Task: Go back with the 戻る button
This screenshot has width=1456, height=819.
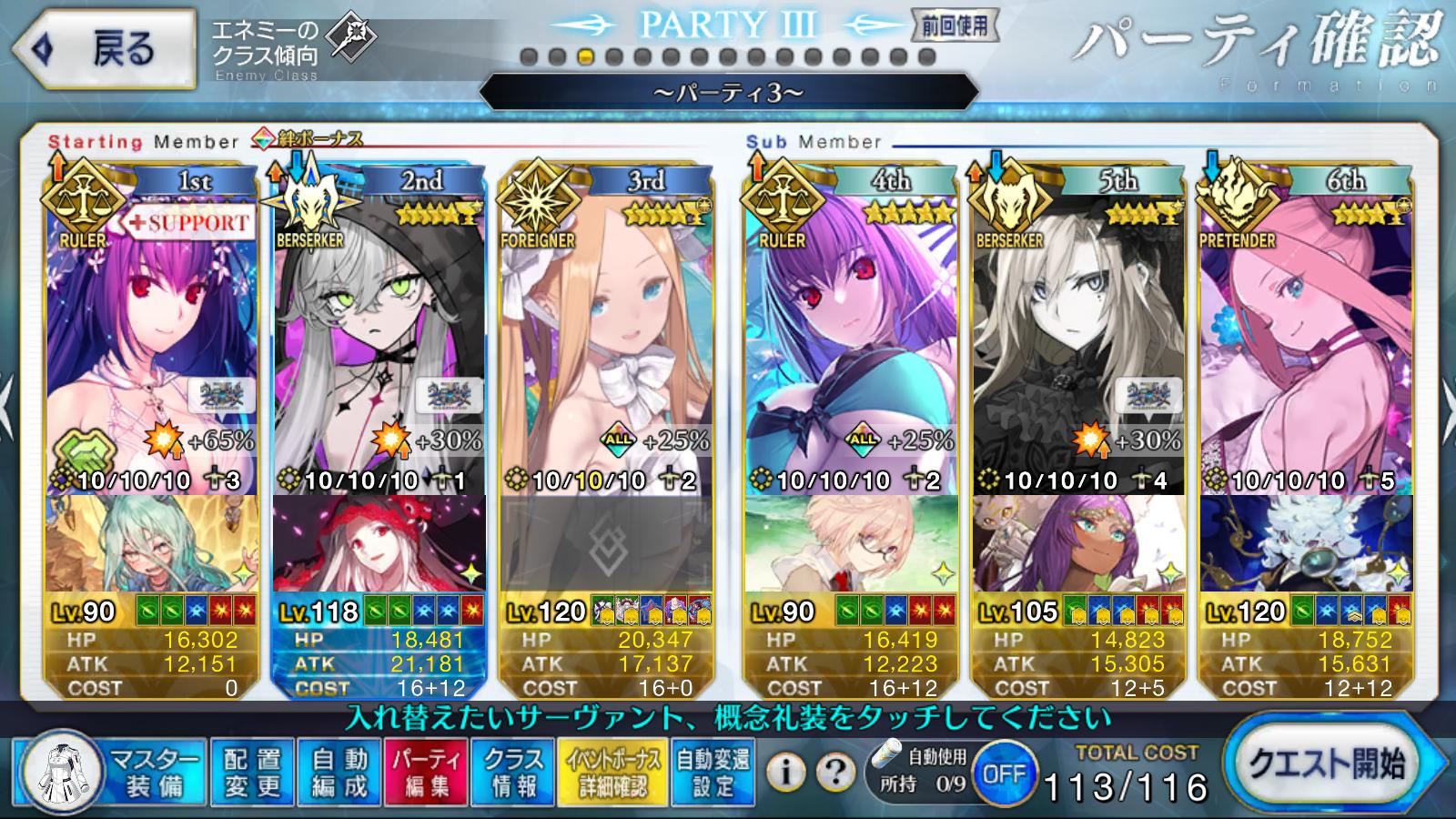Action: [x=105, y=50]
